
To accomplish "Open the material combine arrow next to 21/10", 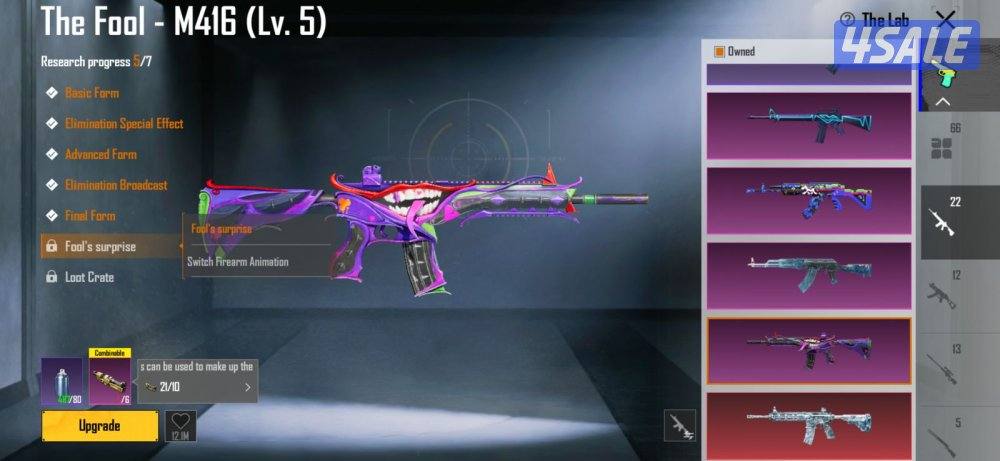I will 247,387.
